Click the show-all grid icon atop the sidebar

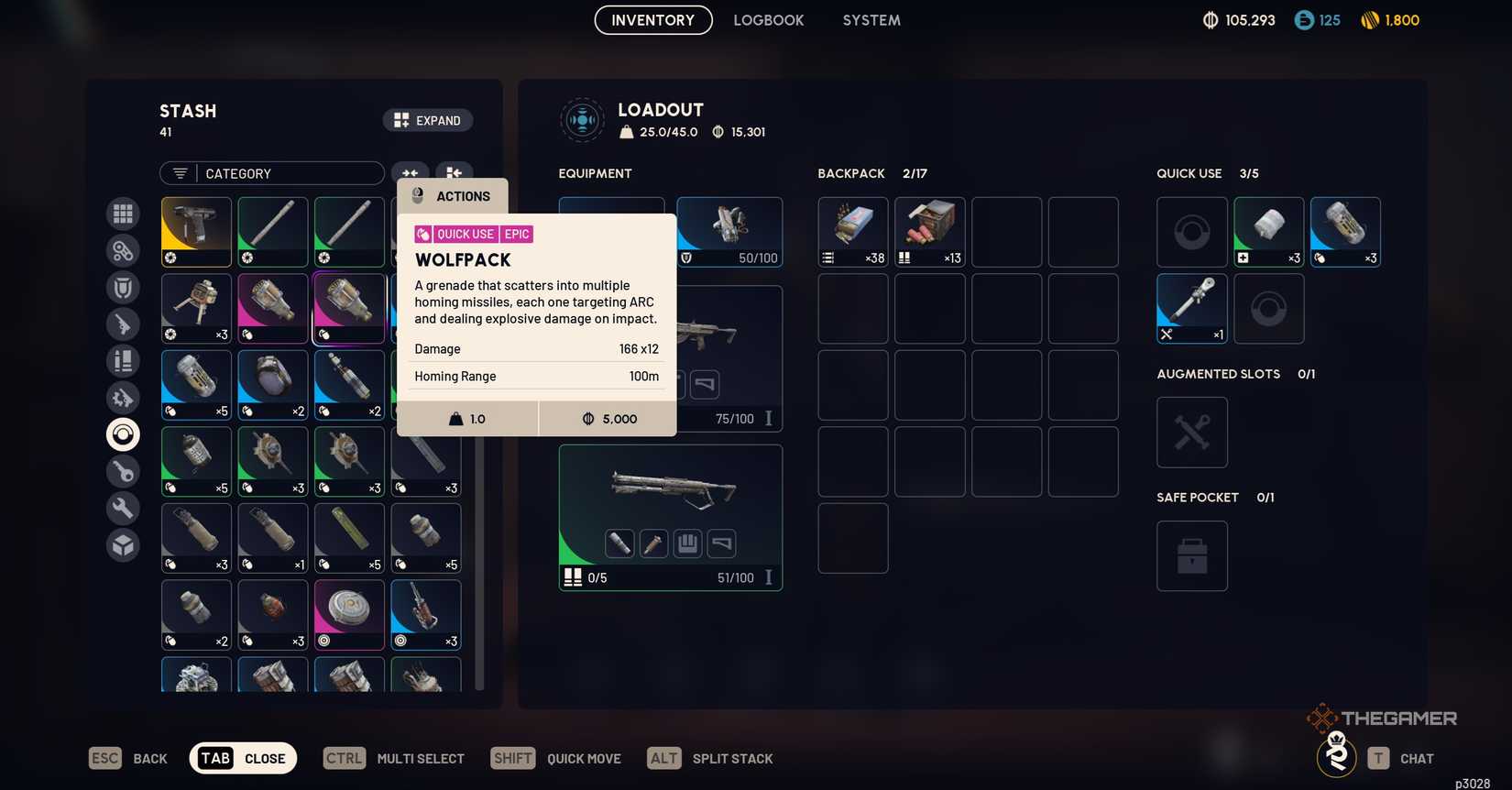[x=123, y=214]
